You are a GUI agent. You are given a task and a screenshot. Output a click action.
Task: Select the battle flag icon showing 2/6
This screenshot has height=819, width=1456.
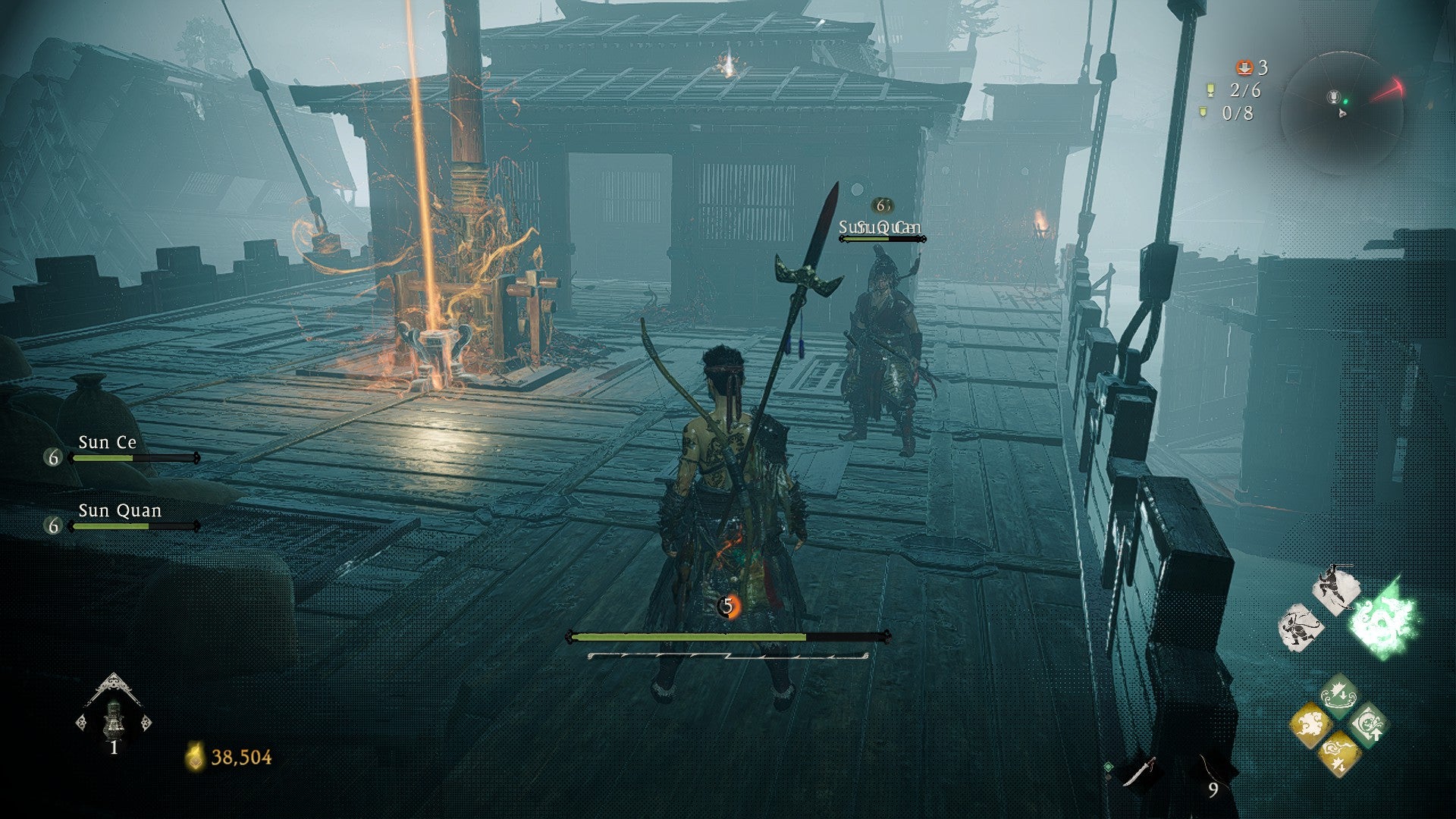[1211, 91]
